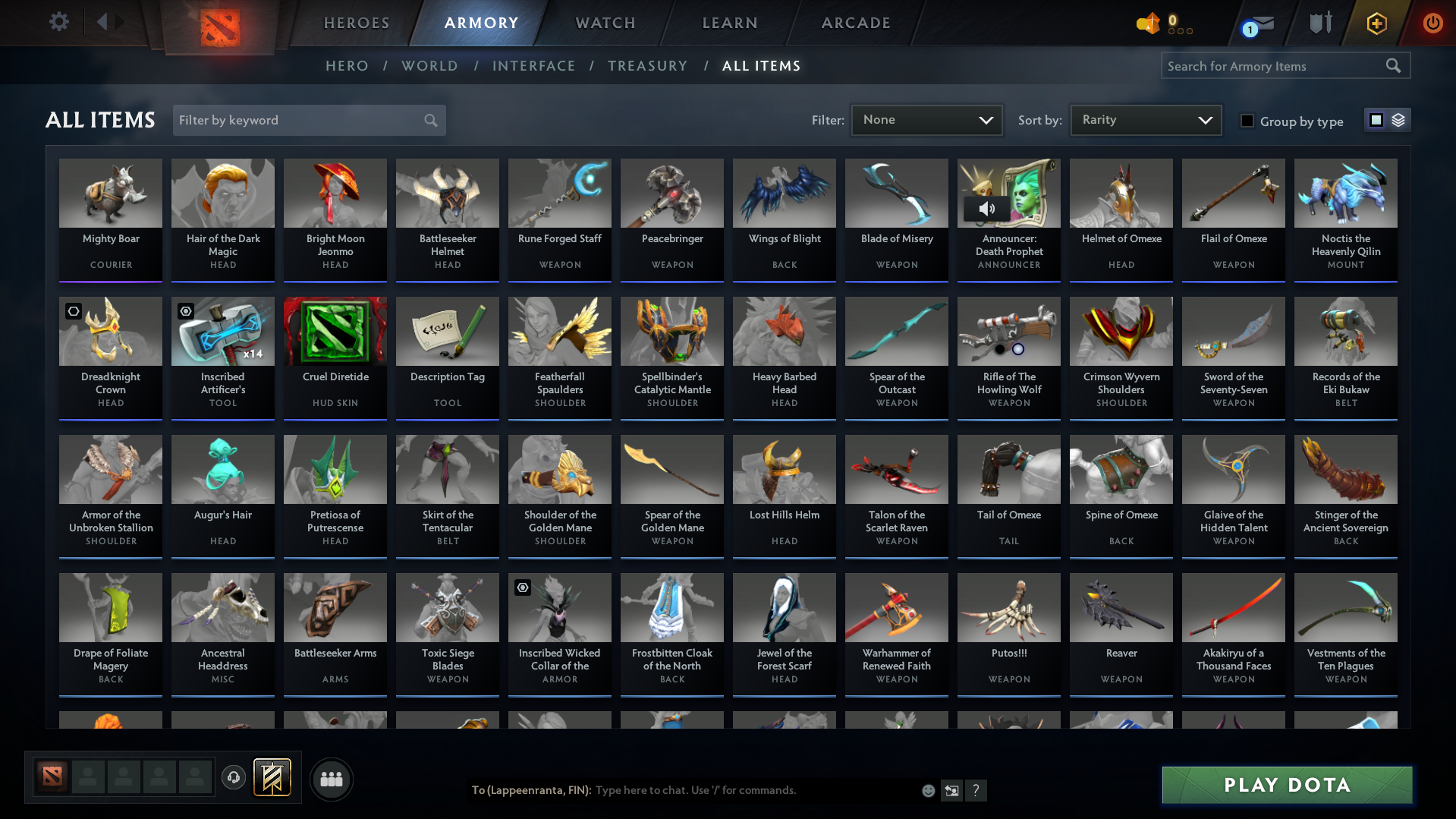
Task: Navigate to TREASURY in the breadcrumb
Action: click(x=647, y=66)
